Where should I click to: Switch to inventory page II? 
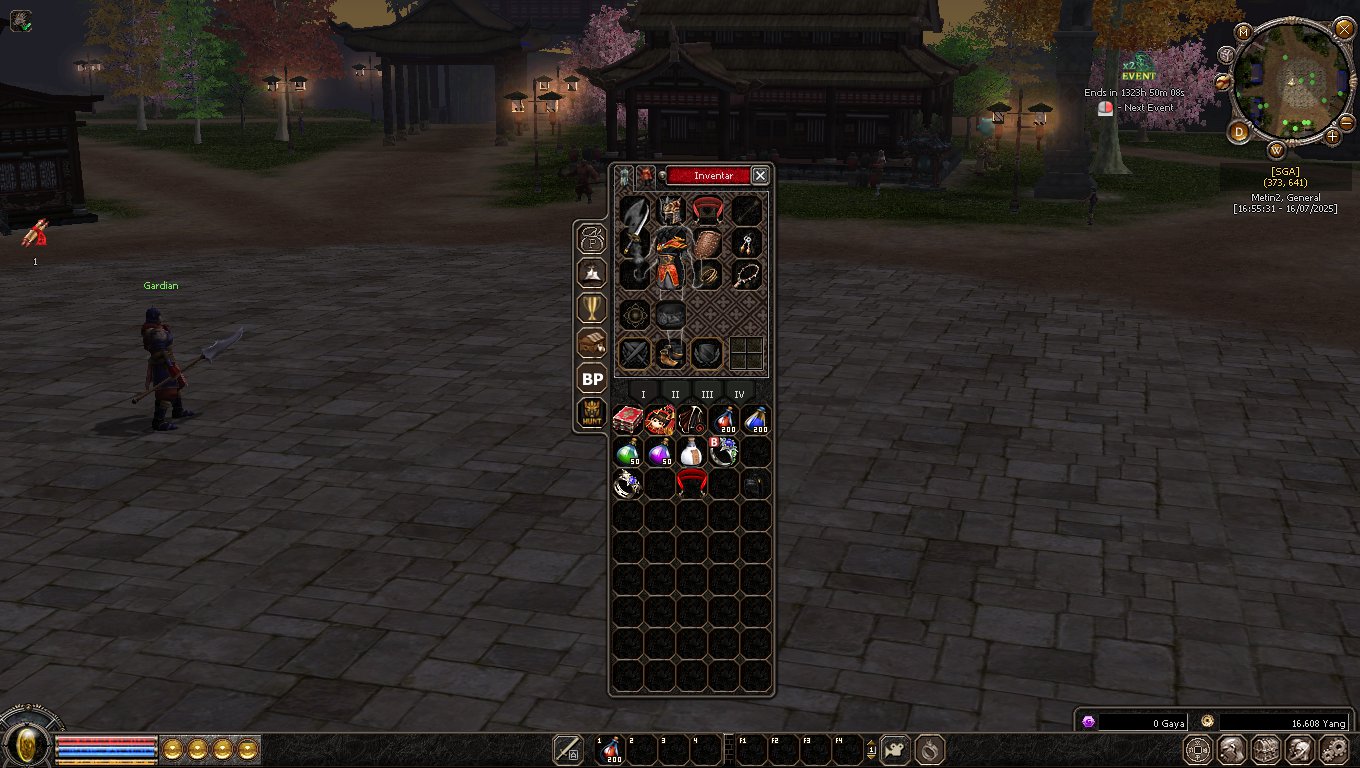(675, 395)
